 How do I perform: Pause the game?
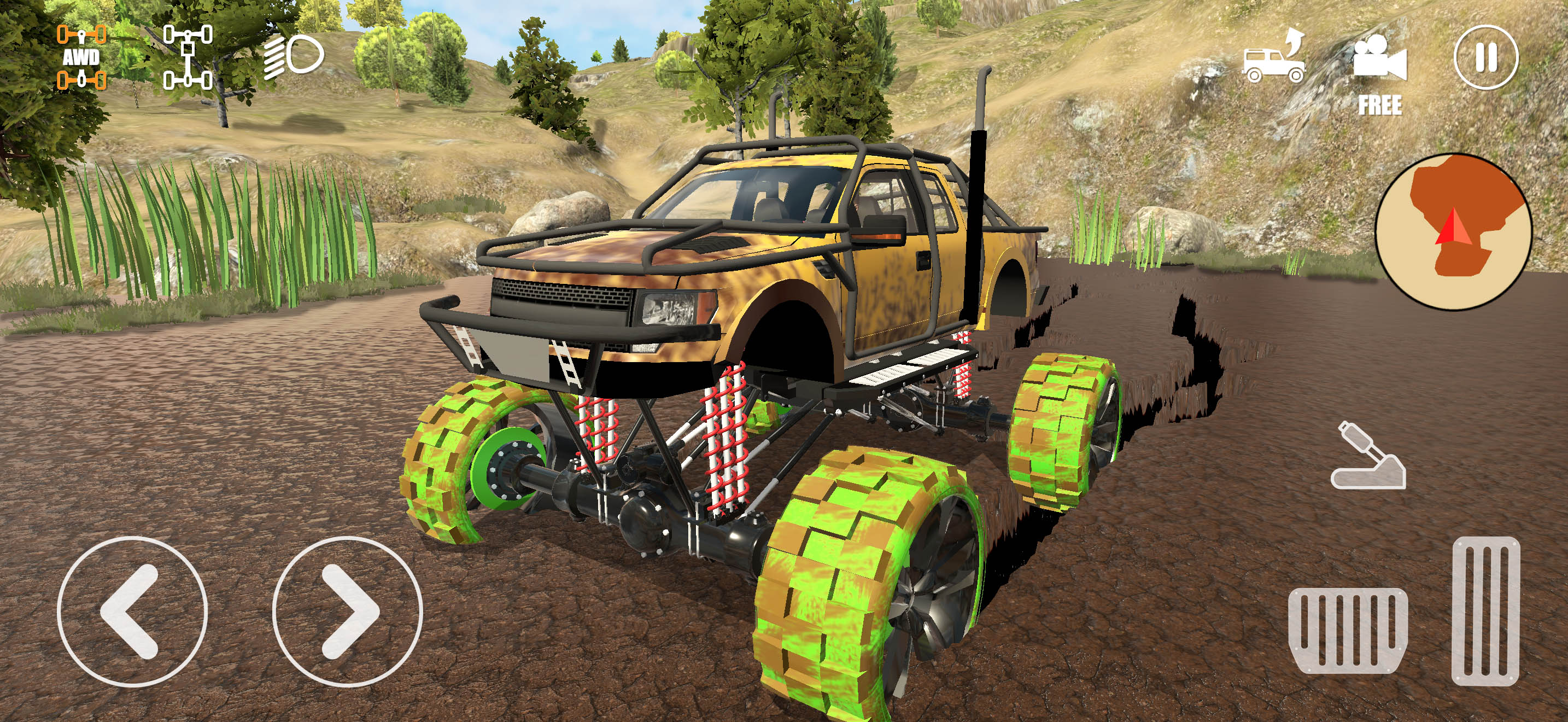tap(1486, 58)
